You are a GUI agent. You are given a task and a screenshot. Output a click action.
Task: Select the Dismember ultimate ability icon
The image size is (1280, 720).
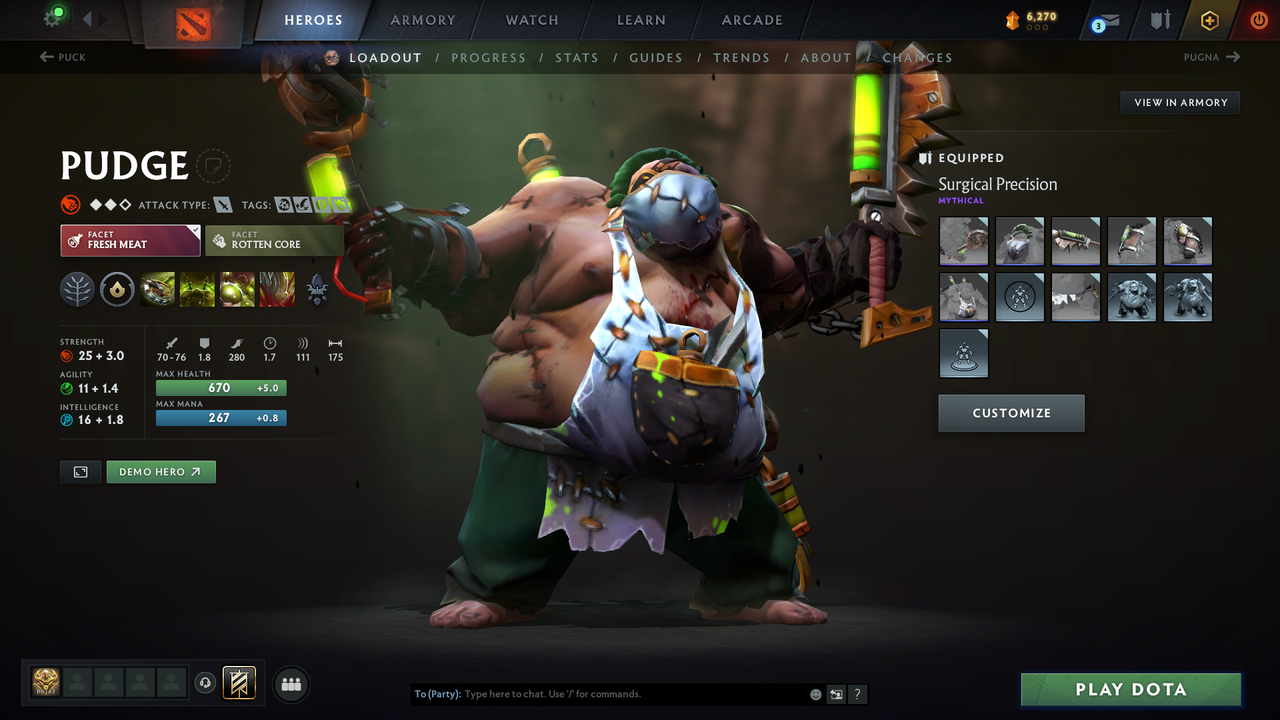pos(277,289)
